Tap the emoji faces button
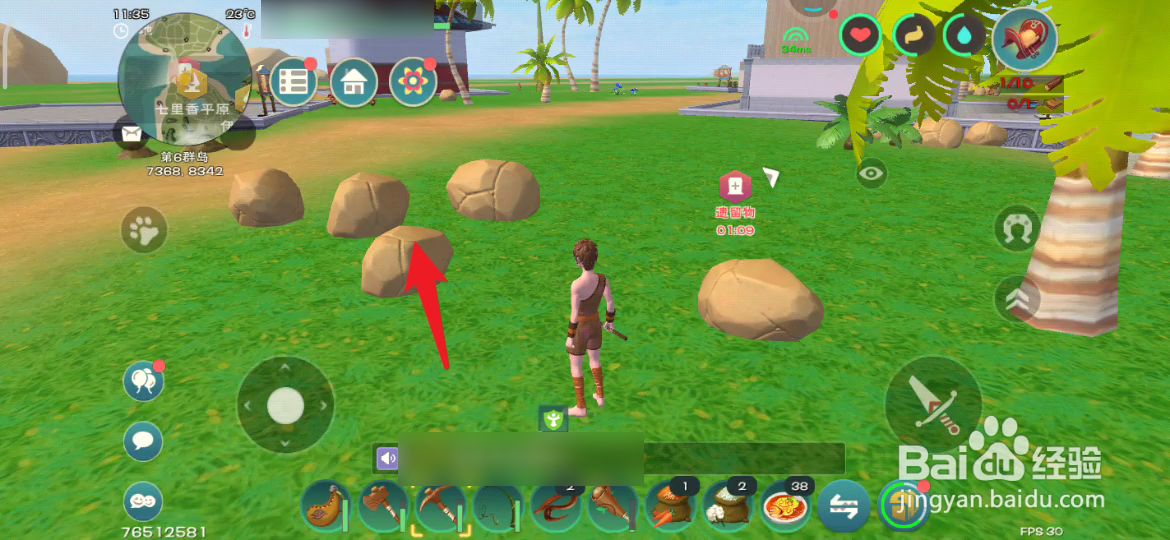This screenshot has height=540, width=1170. pos(143,500)
